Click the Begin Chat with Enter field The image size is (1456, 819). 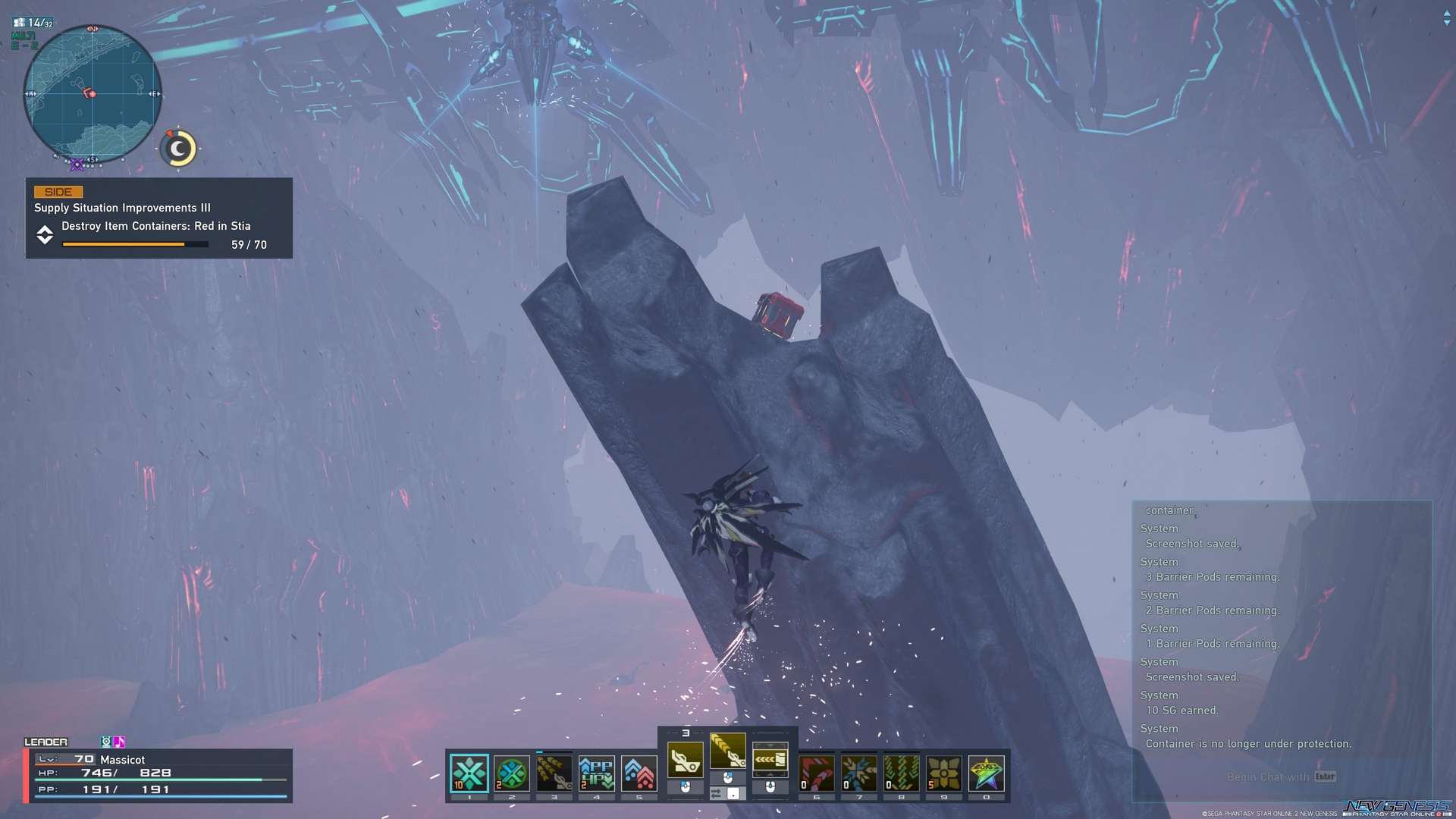(x=1282, y=777)
